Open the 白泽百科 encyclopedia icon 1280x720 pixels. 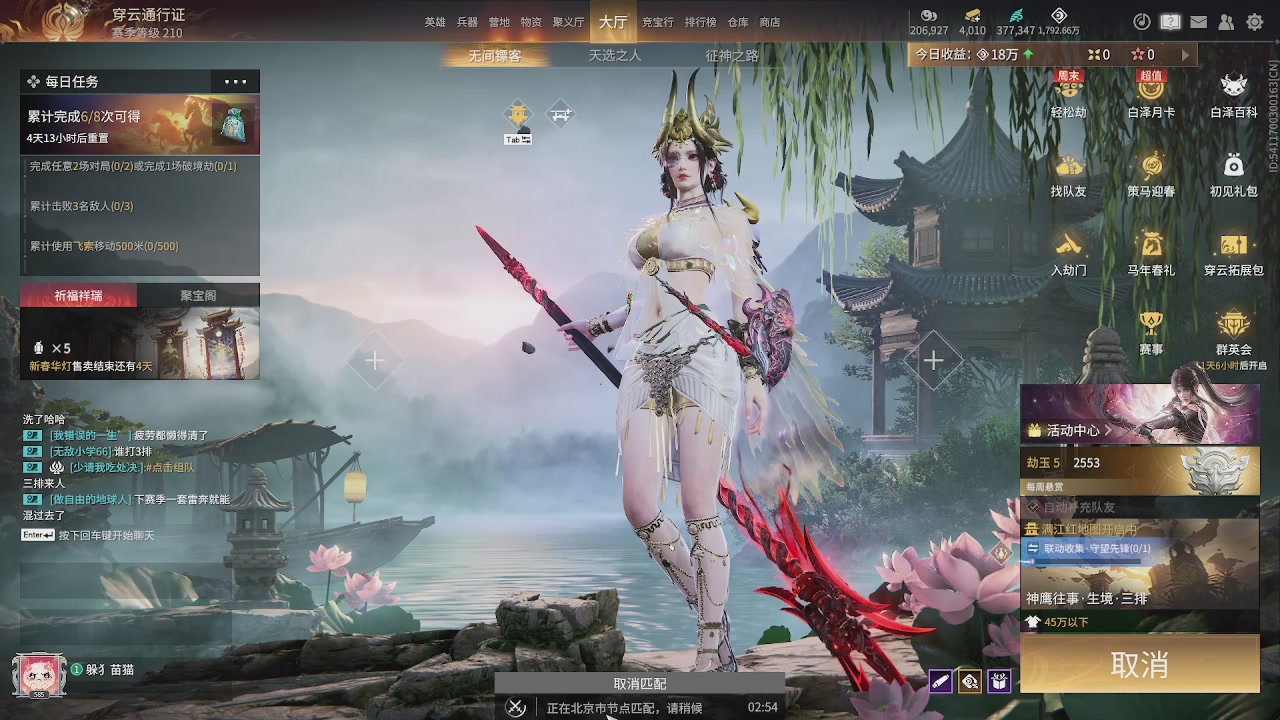tap(1234, 95)
